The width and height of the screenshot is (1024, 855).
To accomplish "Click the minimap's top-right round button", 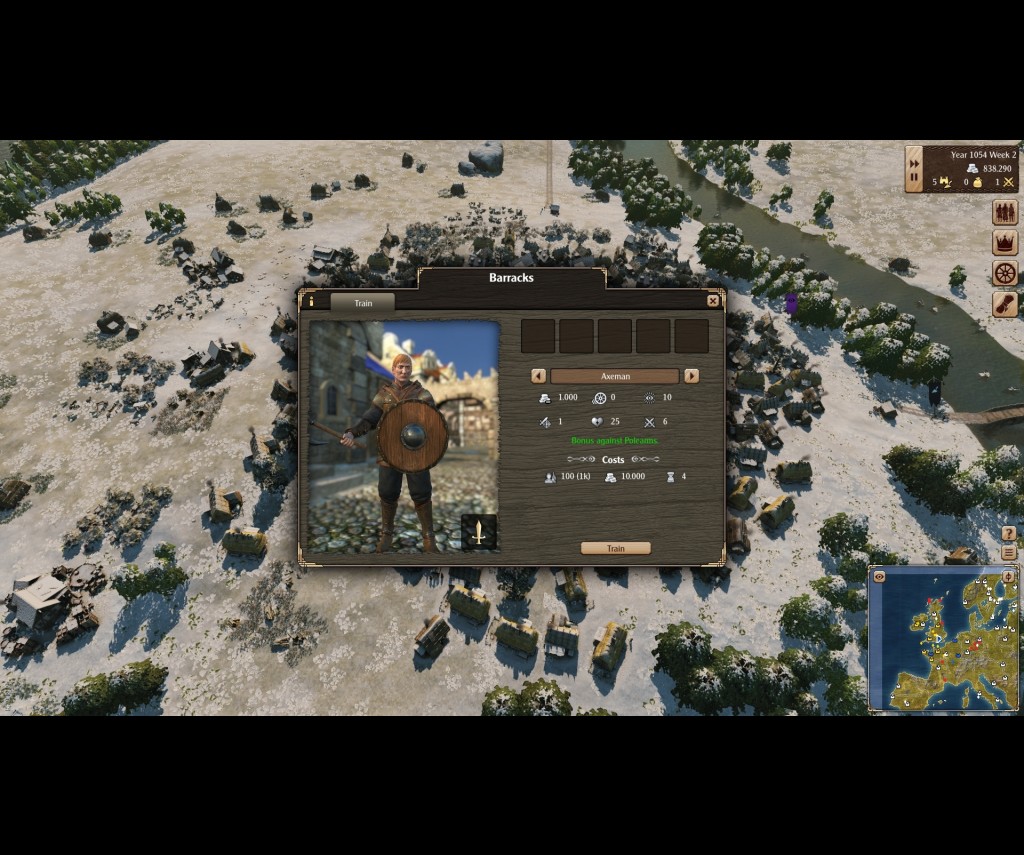I will [x=1008, y=577].
